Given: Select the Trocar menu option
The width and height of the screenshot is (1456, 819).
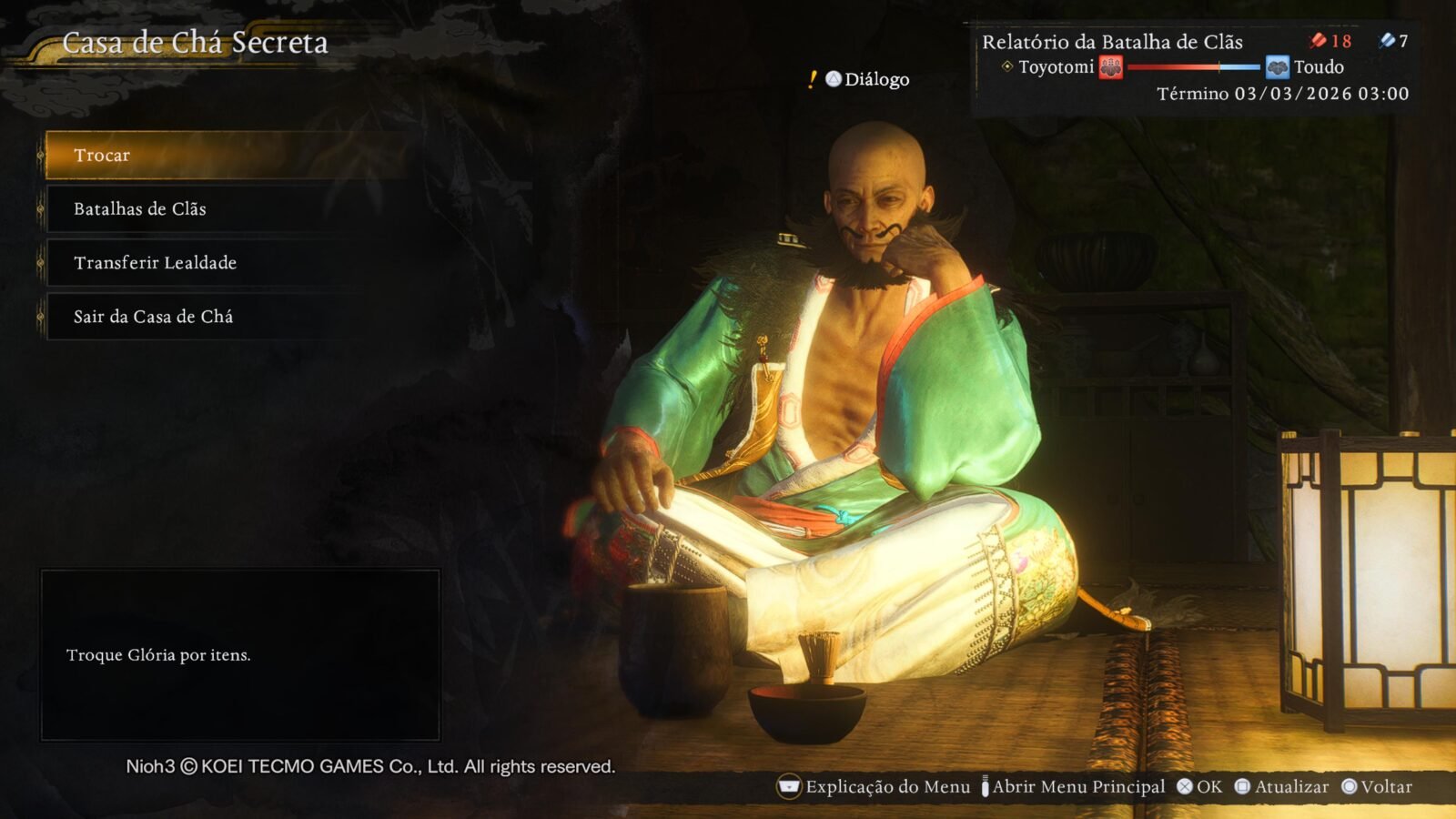Looking at the screenshot, I should pos(102,155).
